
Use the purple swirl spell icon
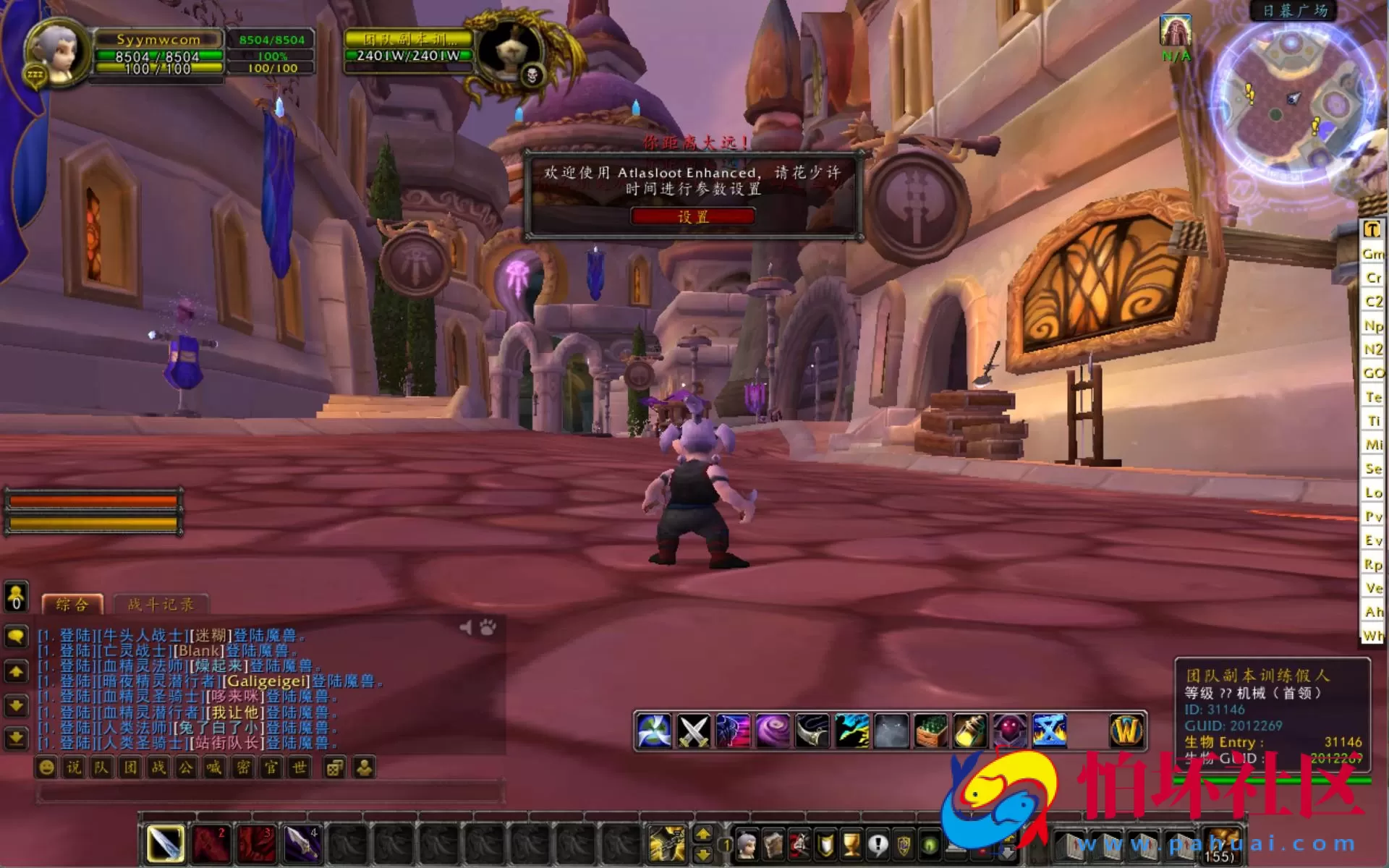click(x=773, y=731)
